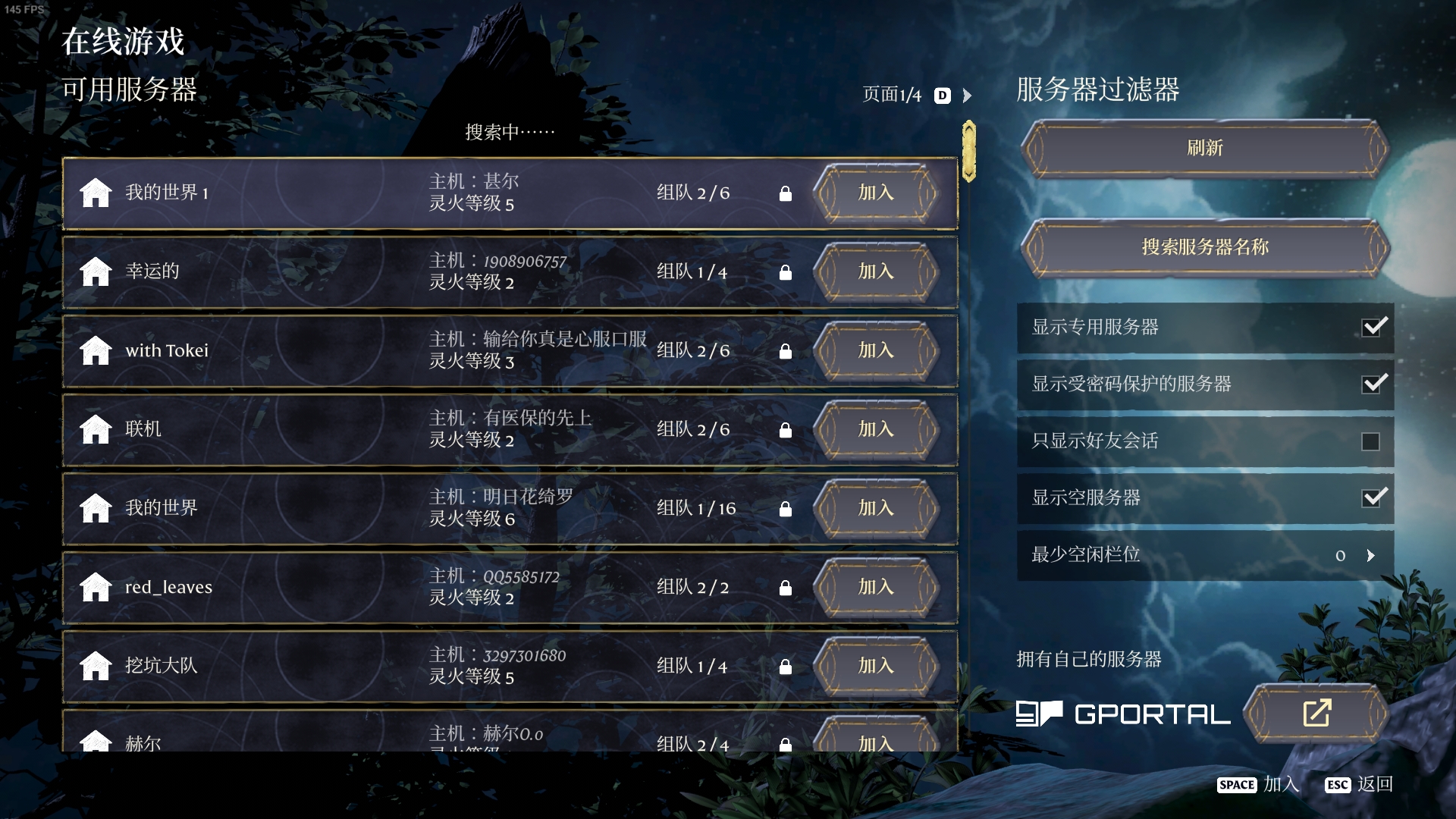
Task: Increase 最少空闲栏位 with the right arrow
Action: 1370,555
